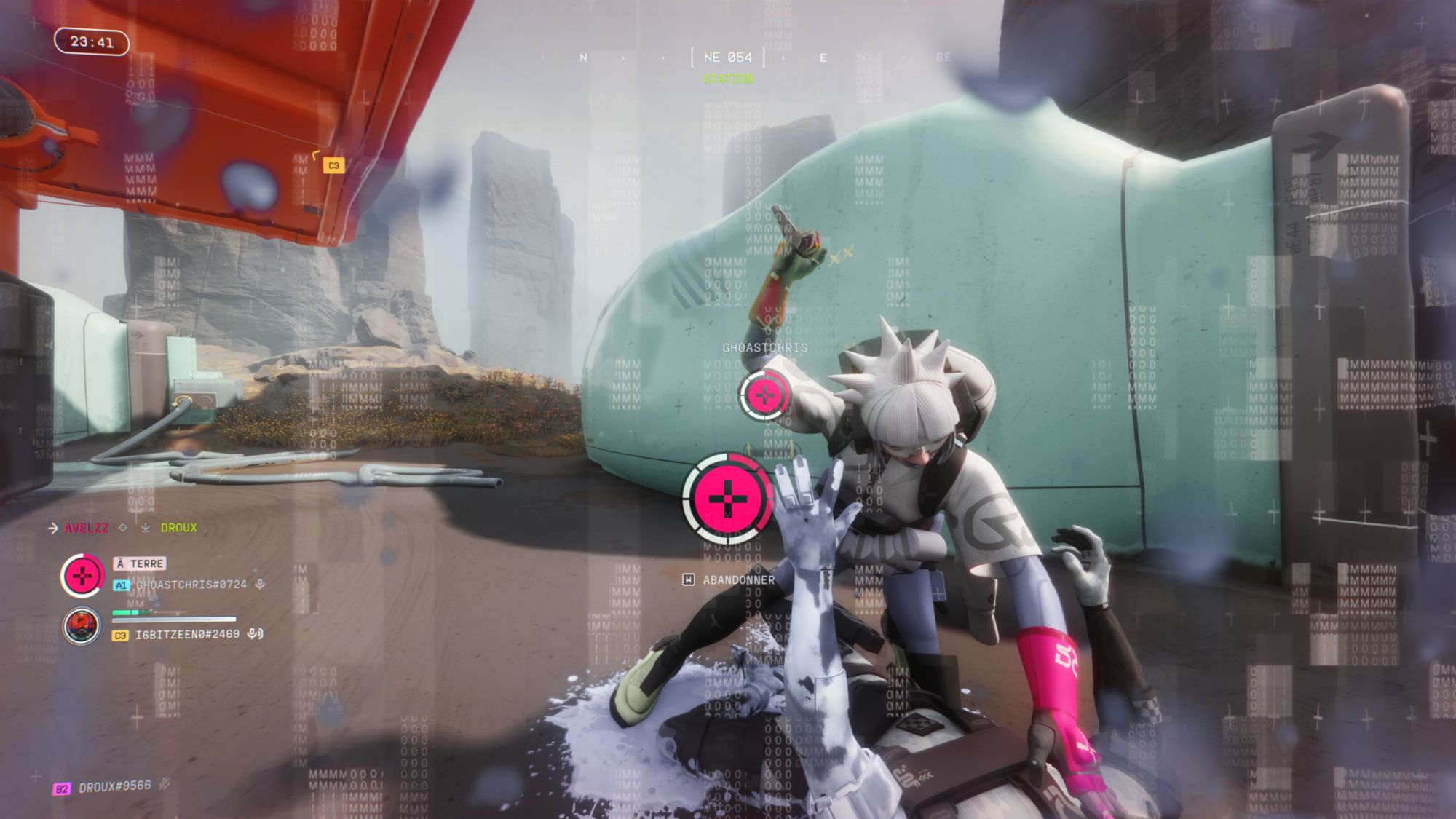This screenshot has width=1456, height=819.
Task: Click the yellow C3 teammate marker
Action: click(x=333, y=166)
